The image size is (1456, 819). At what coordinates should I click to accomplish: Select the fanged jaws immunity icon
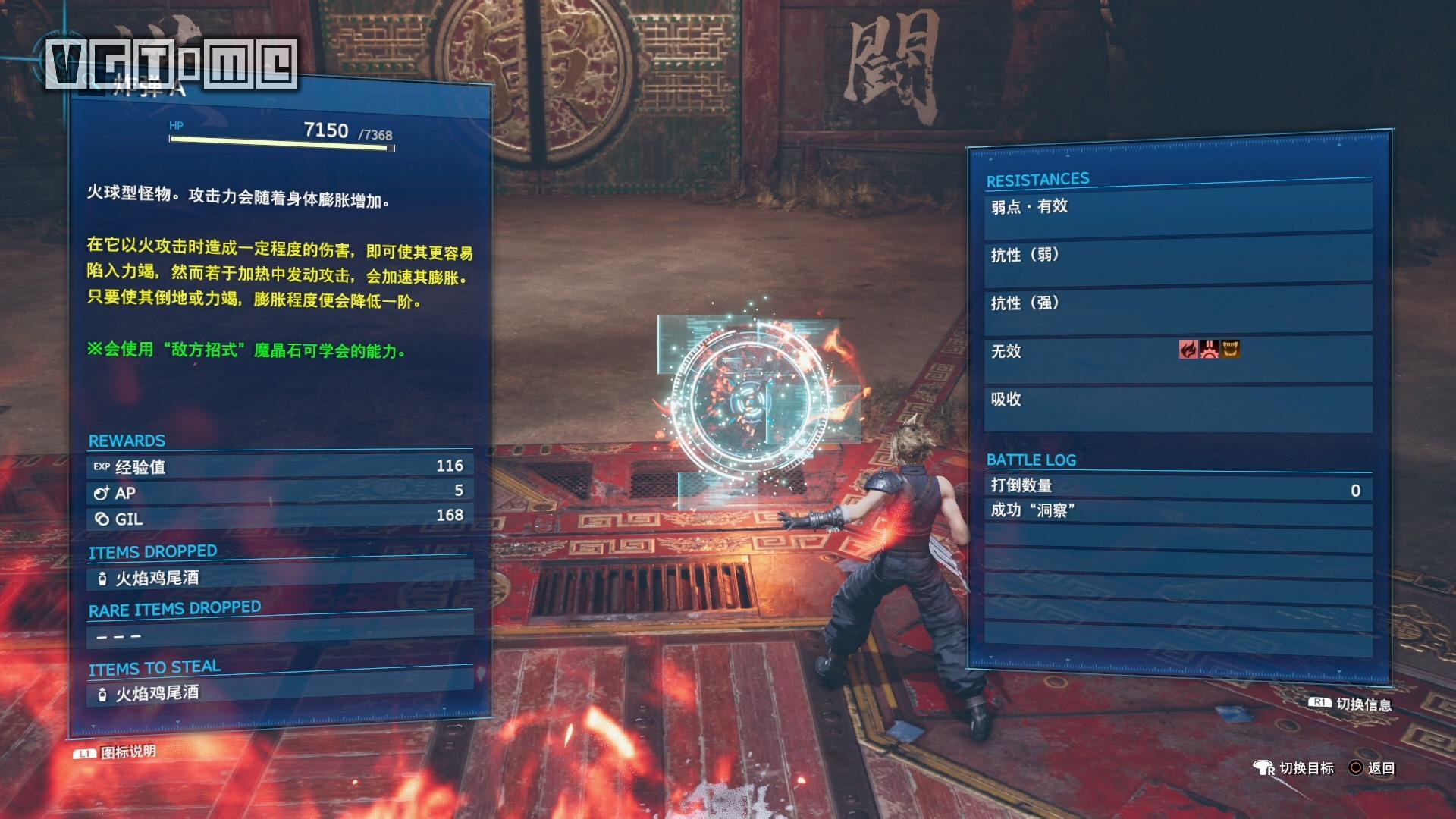tap(1230, 349)
